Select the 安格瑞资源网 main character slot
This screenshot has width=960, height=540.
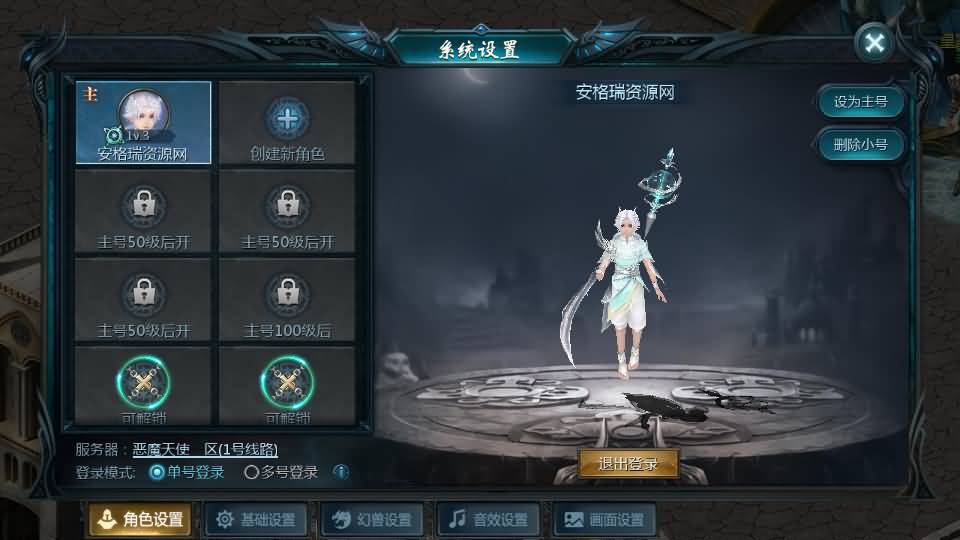click(142, 123)
